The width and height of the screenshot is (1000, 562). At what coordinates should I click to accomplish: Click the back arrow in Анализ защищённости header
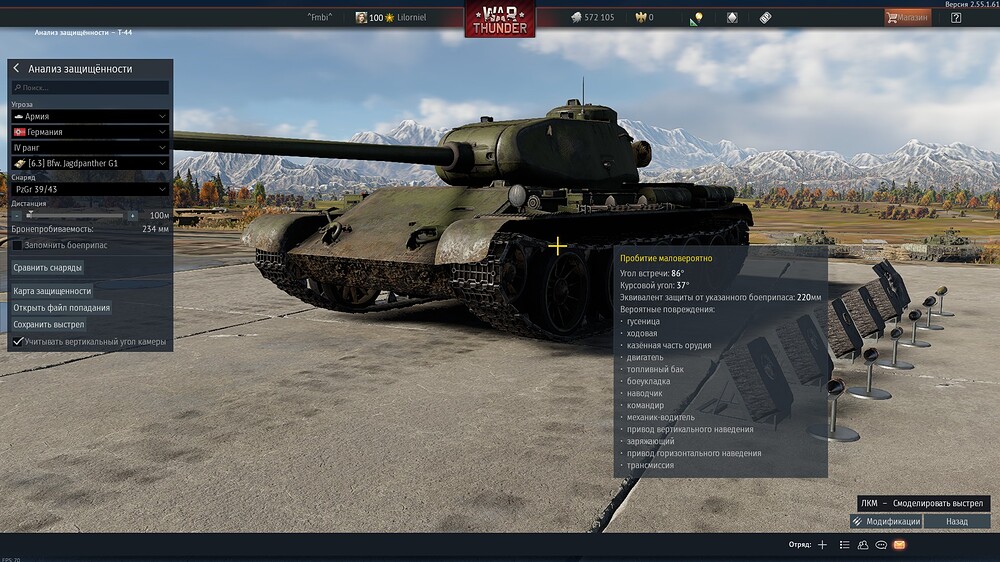coord(17,69)
